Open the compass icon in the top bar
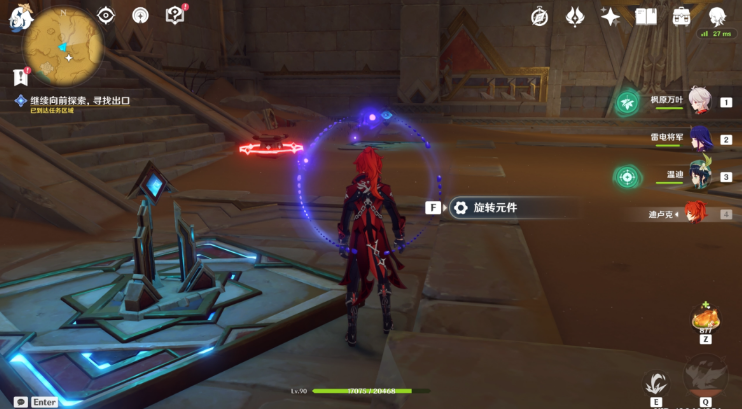 pos(539,16)
